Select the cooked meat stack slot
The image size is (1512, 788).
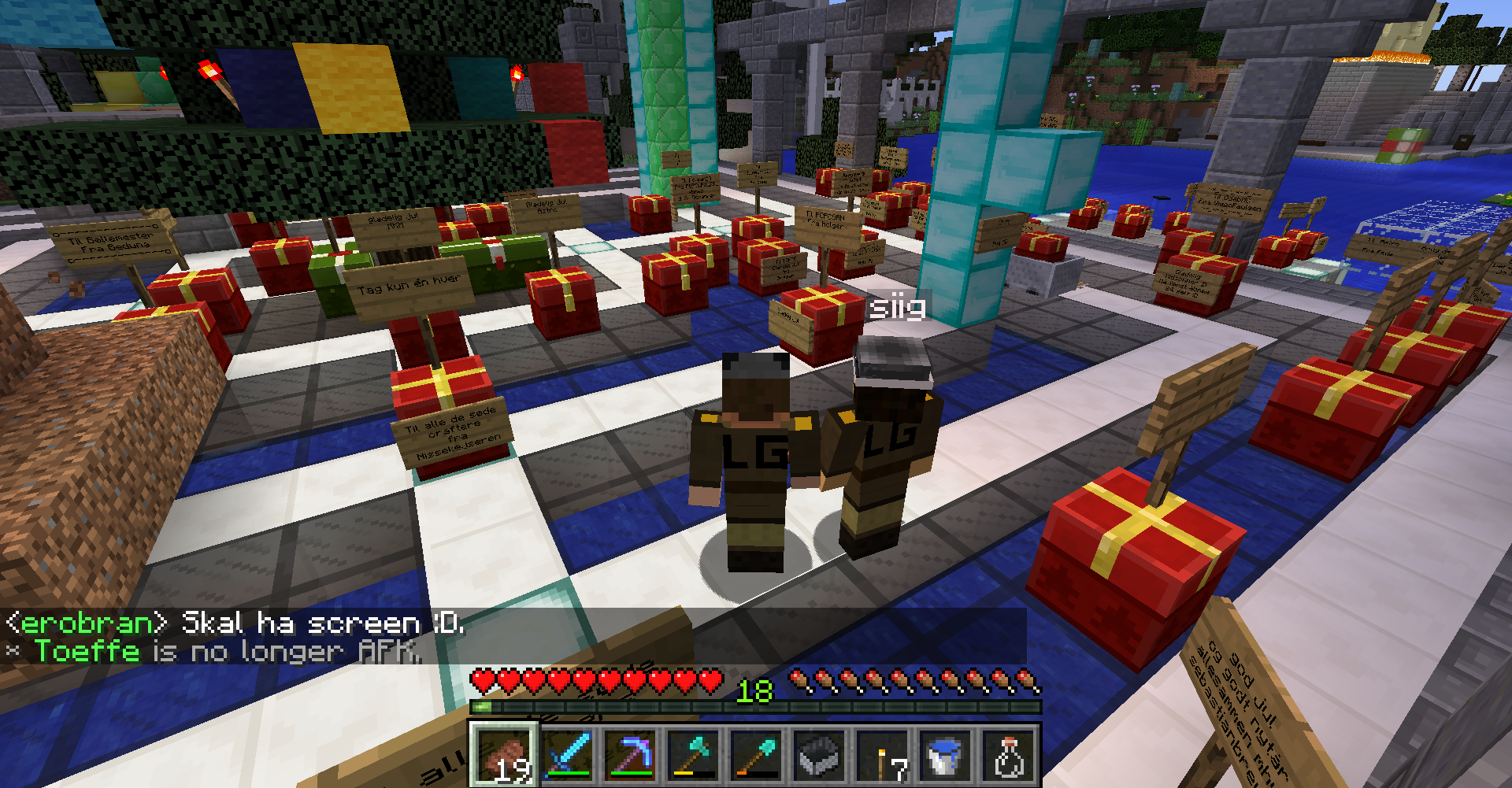point(505,756)
